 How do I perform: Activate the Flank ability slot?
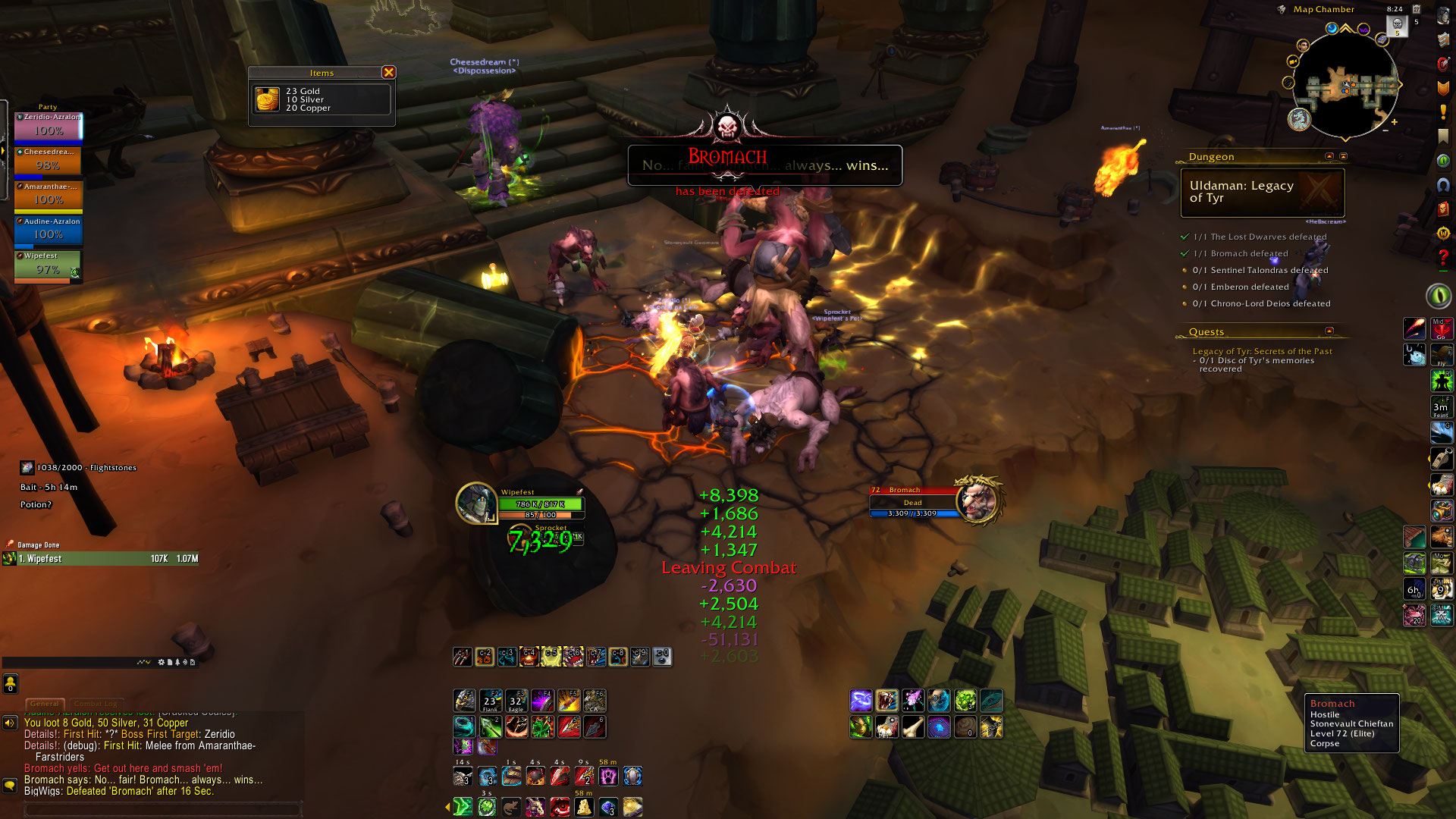pyautogui.click(x=490, y=701)
